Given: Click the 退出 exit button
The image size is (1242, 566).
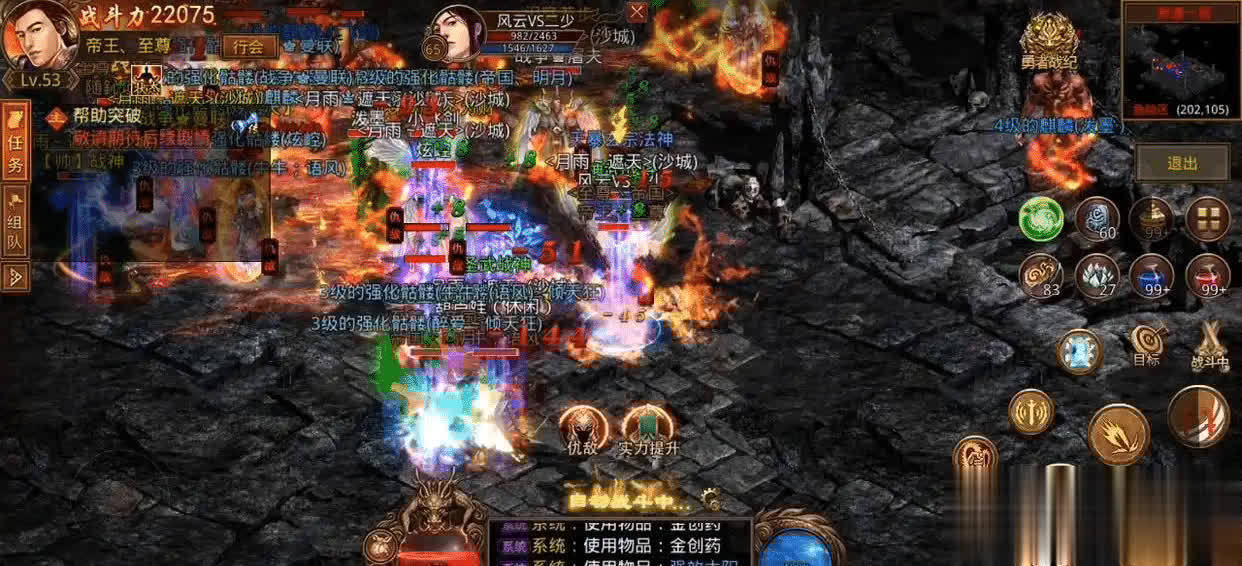Looking at the screenshot, I should 1181,163.
